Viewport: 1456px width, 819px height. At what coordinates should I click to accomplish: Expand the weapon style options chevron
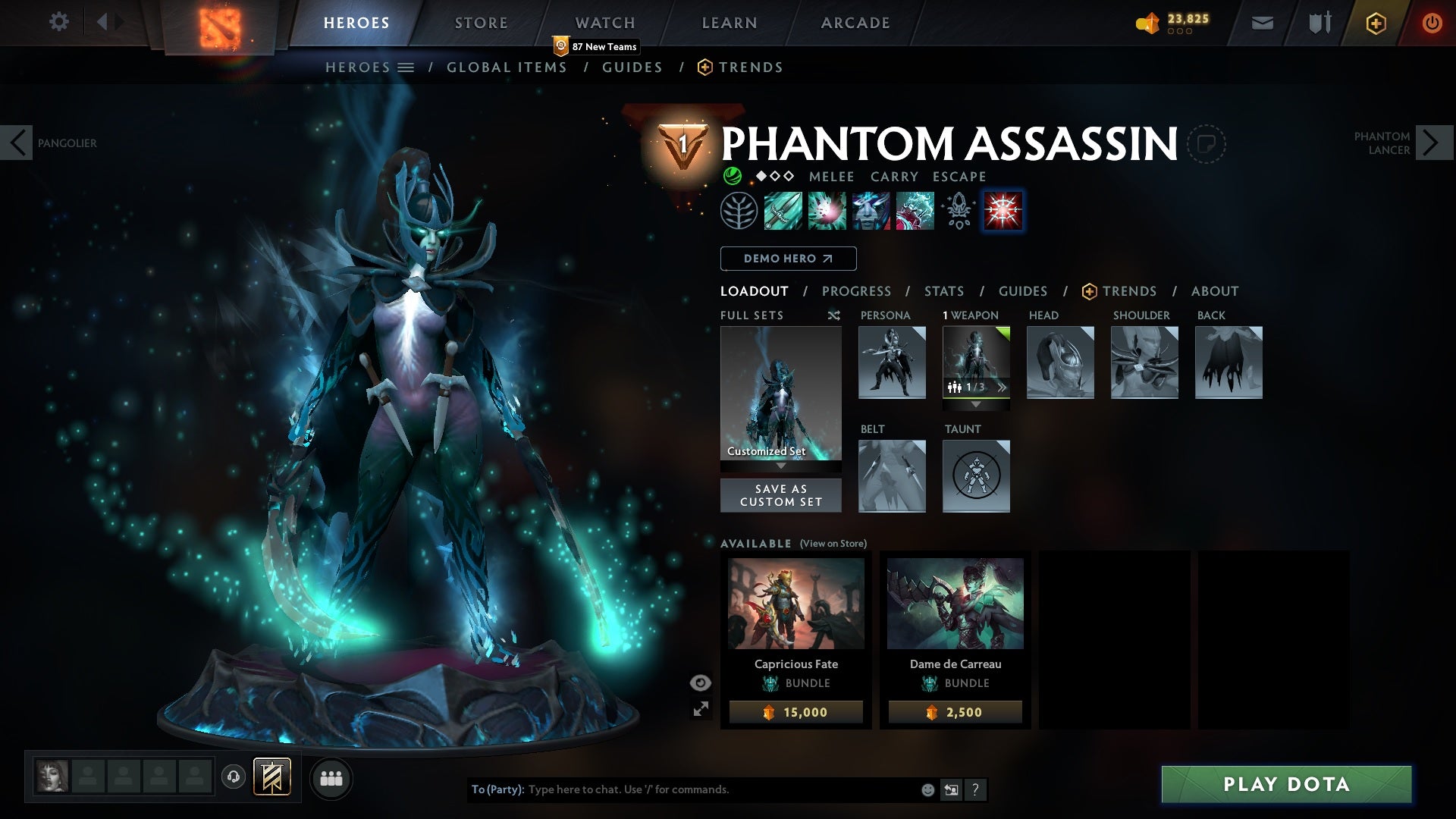tap(1003, 387)
